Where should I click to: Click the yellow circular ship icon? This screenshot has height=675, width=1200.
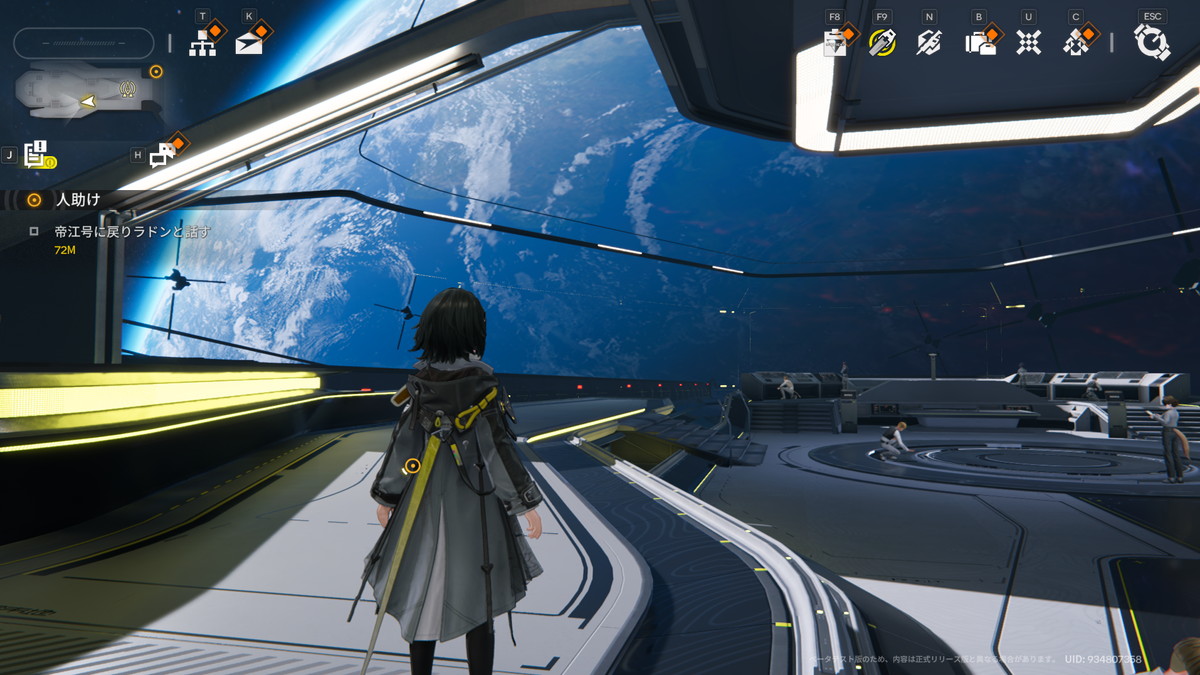tap(882, 42)
